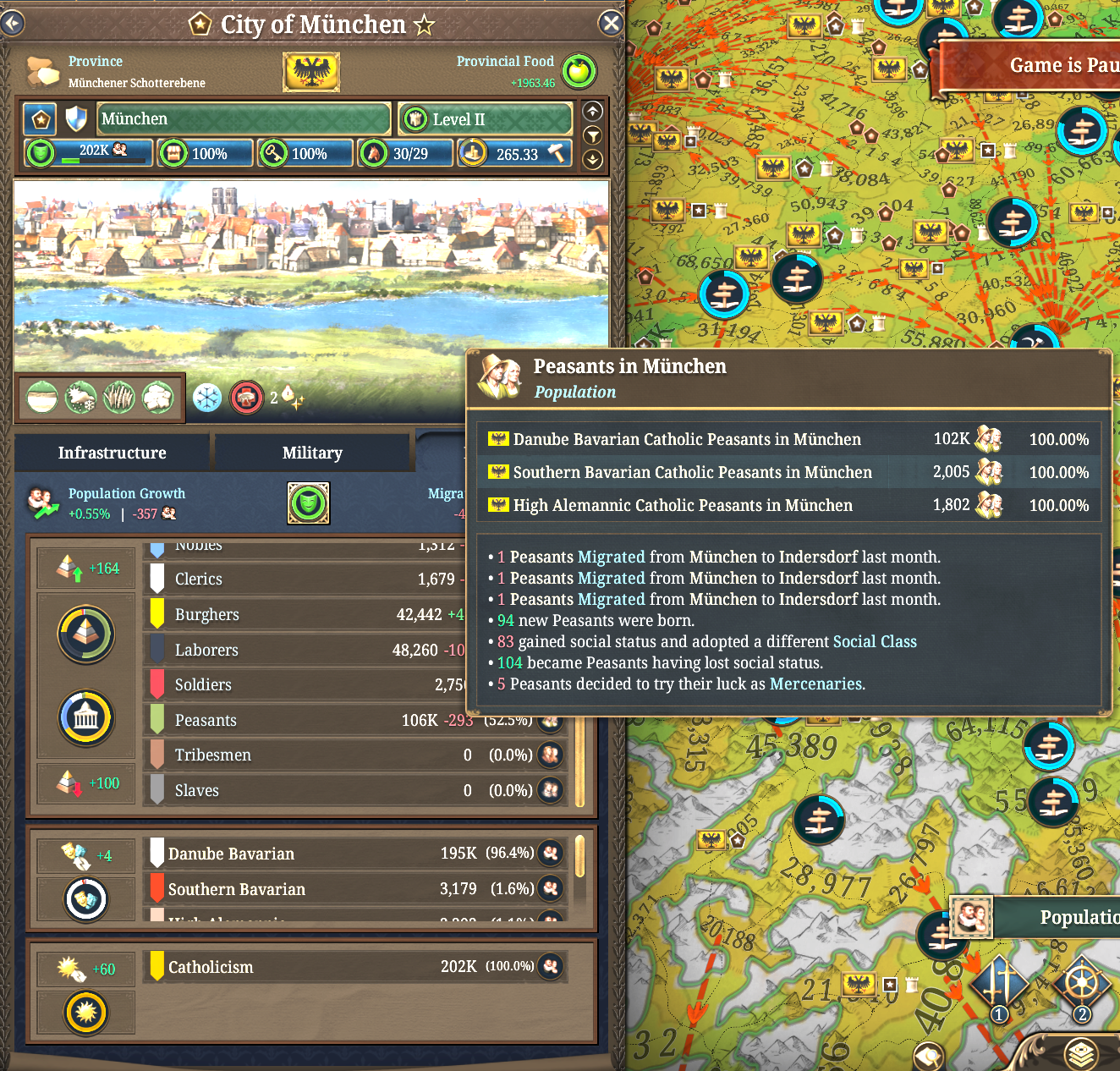This screenshot has width=1120, height=1071.
Task: Click the down chevron below the filter
Action: tap(592, 159)
